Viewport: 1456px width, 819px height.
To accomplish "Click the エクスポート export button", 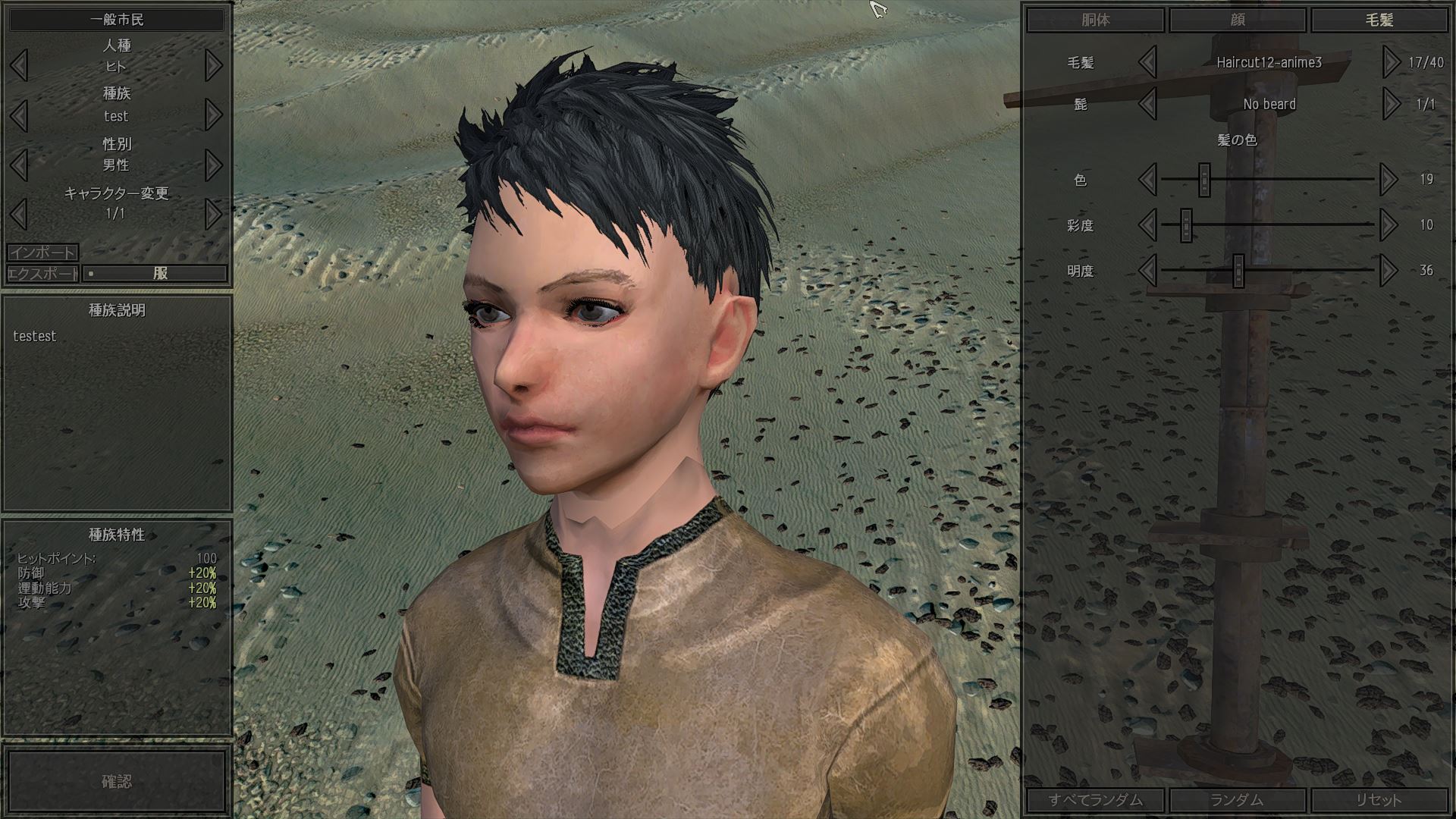I will click(x=42, y=274).
